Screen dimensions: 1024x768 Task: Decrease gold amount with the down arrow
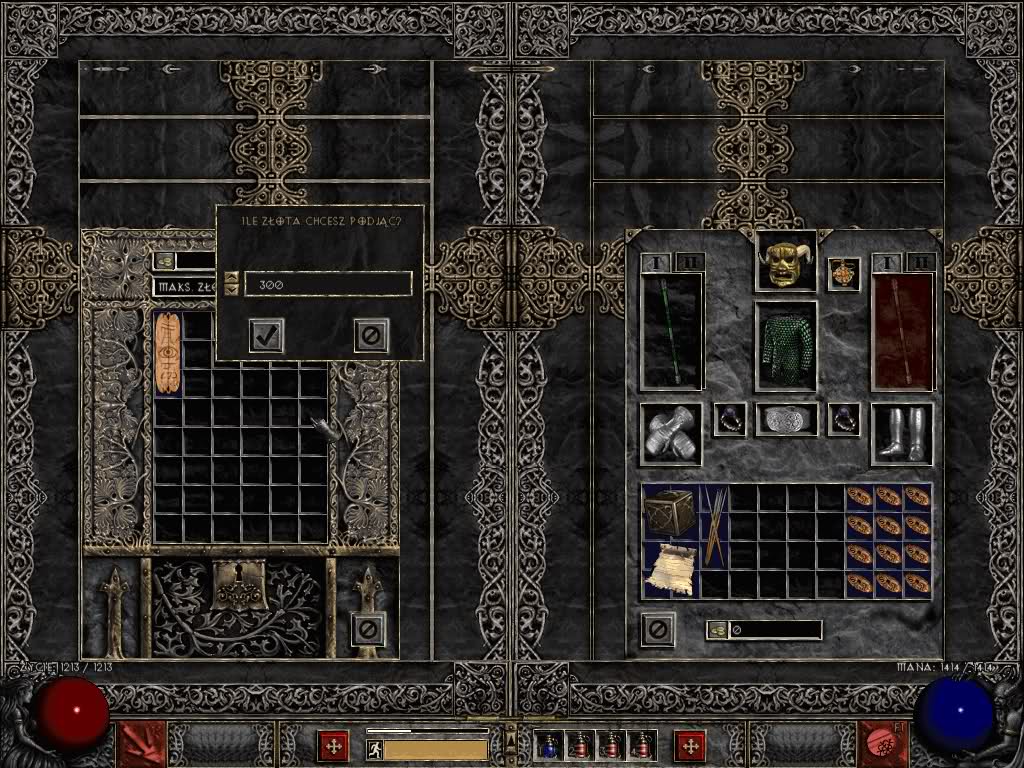coord(232,290)
